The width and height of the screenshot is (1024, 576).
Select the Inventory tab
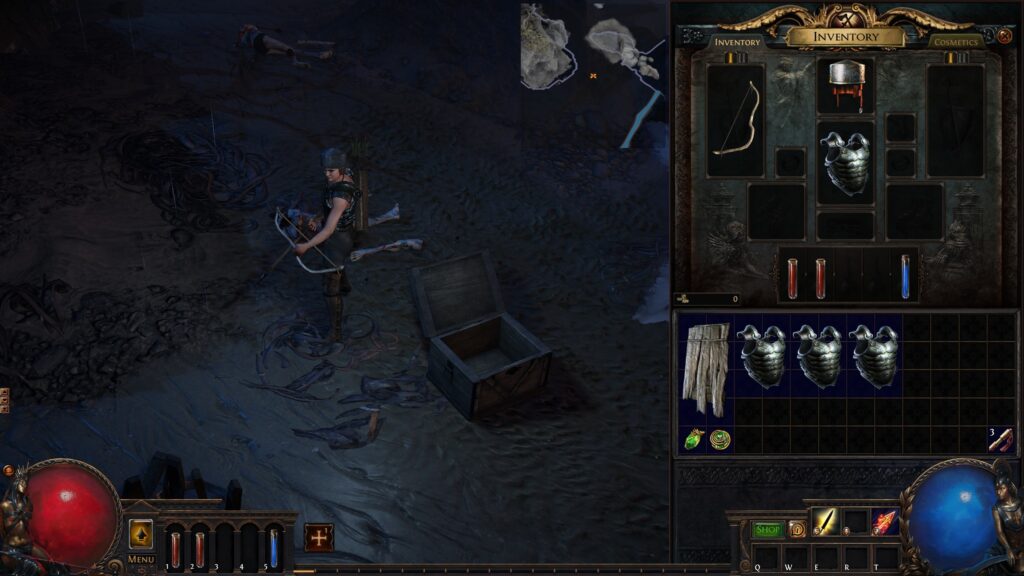(x=737, y=42)
